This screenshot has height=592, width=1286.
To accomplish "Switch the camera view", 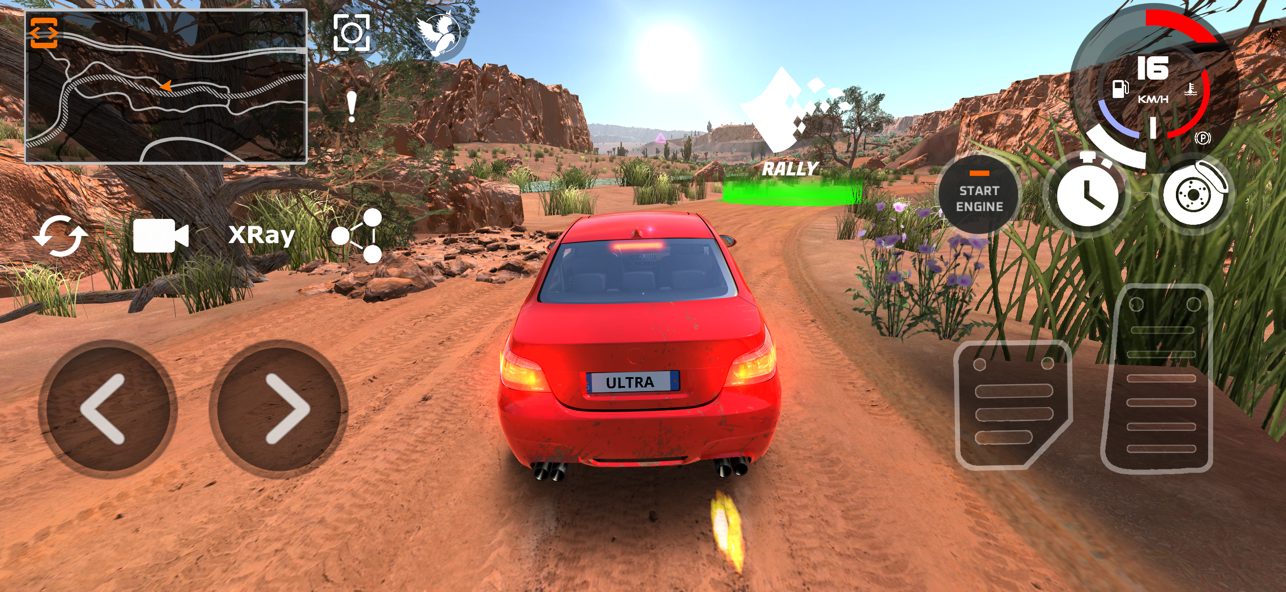I will 160,236.
